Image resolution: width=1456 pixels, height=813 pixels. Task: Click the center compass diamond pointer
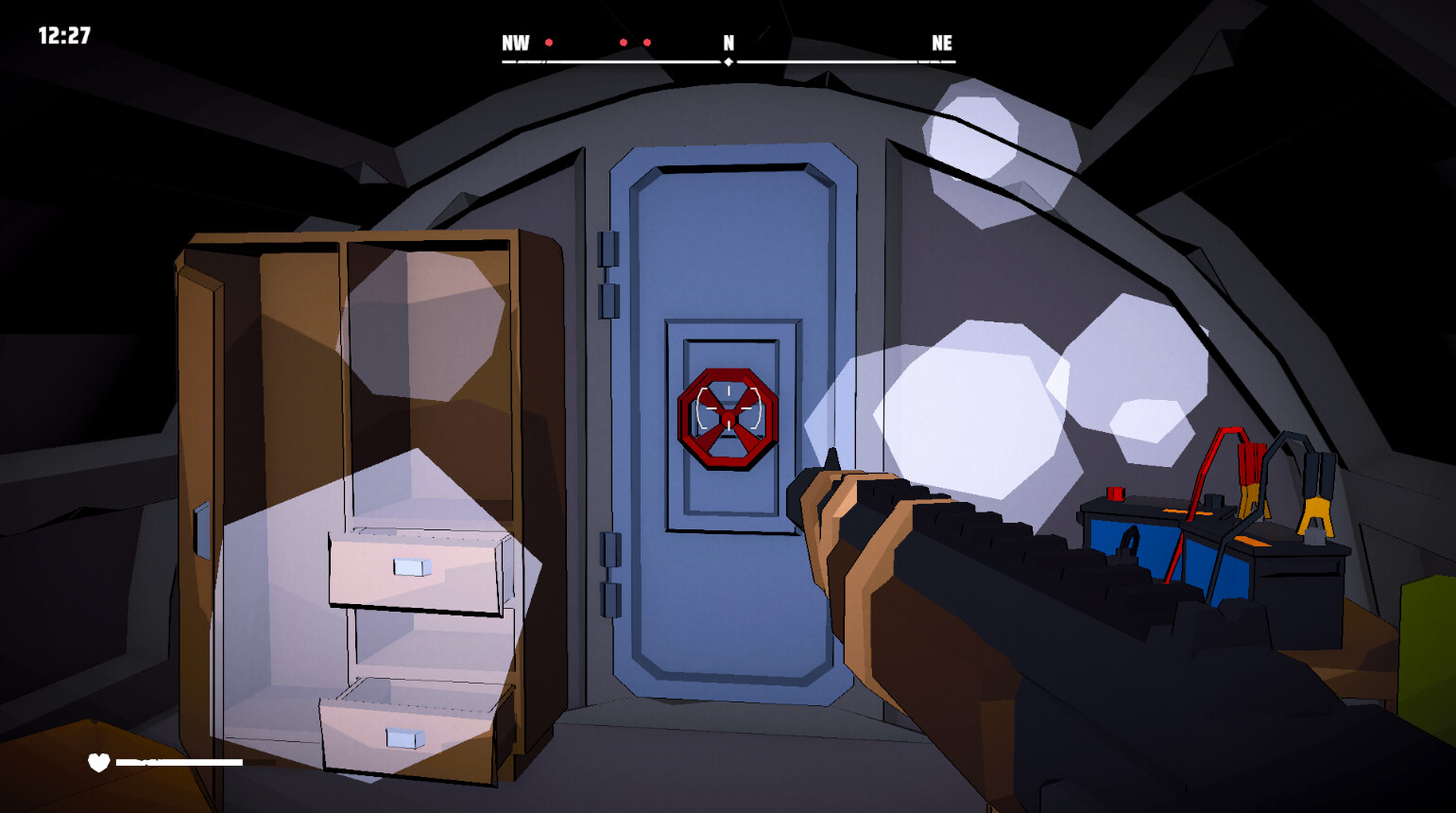pyautogui.click(x=728, y=63)
